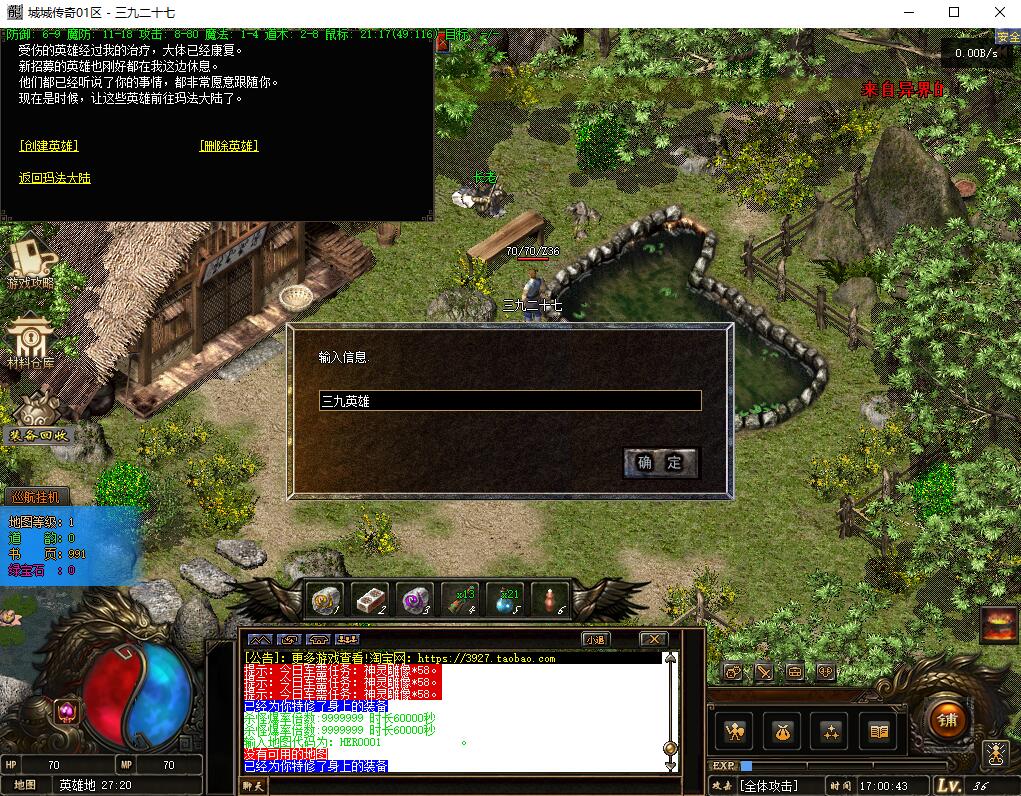This screenshot has height=796, width=1021.
Task: Close the chat panel with X
Action: point(653,639)
